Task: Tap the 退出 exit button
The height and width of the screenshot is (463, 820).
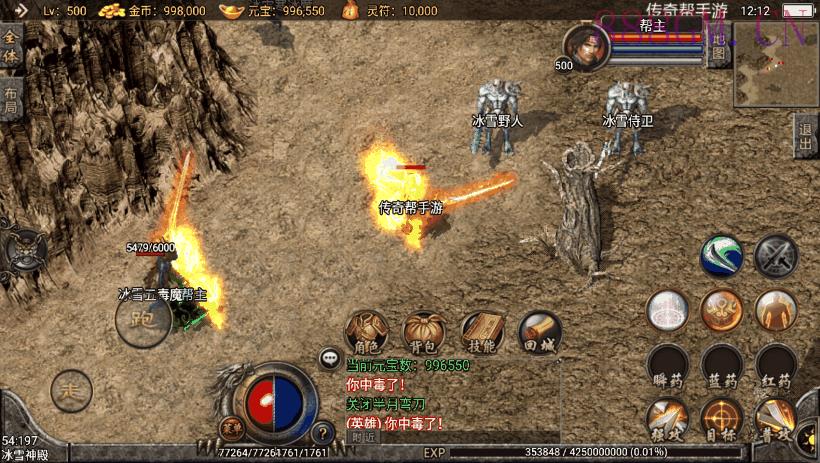Action: pyautogui.click(x=806, y=136)
